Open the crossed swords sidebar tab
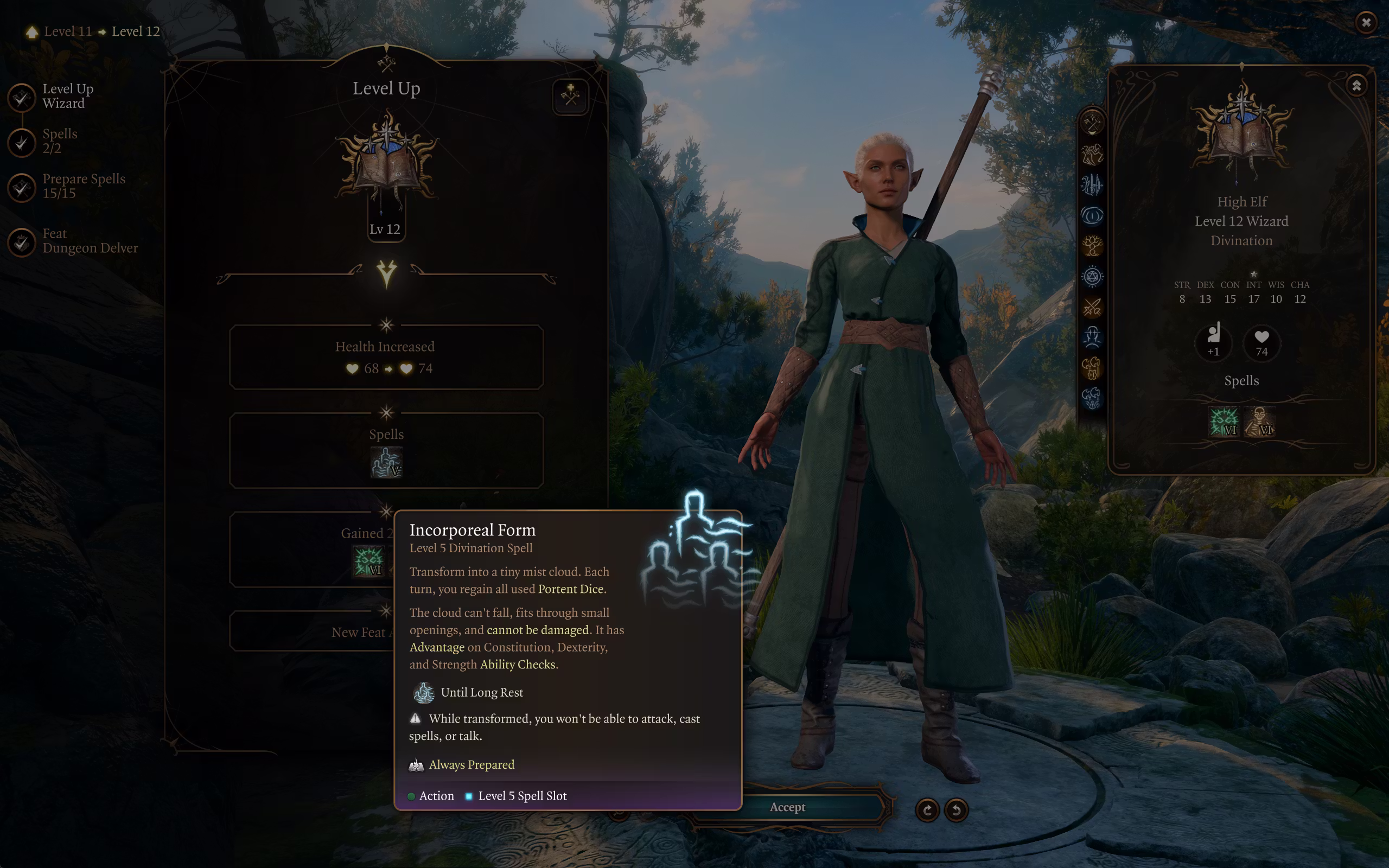 pyautogui.click(x=1092, y=308)
